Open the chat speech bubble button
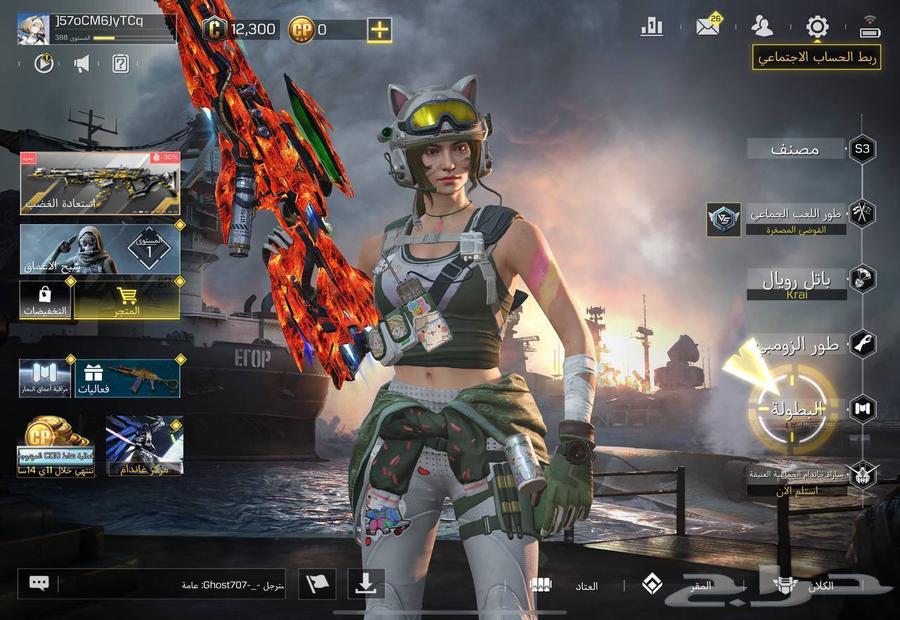The width and height of the screenshot is (900, 620). (x=40, y=583)
